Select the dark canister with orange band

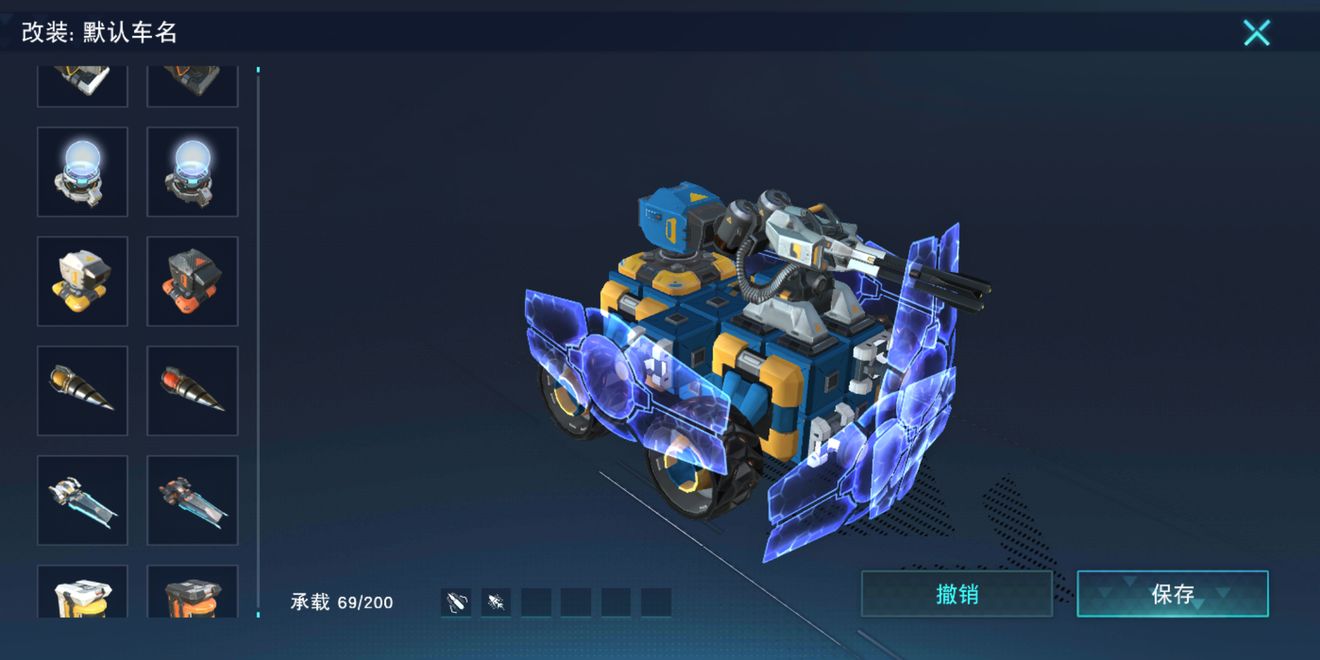192,594
